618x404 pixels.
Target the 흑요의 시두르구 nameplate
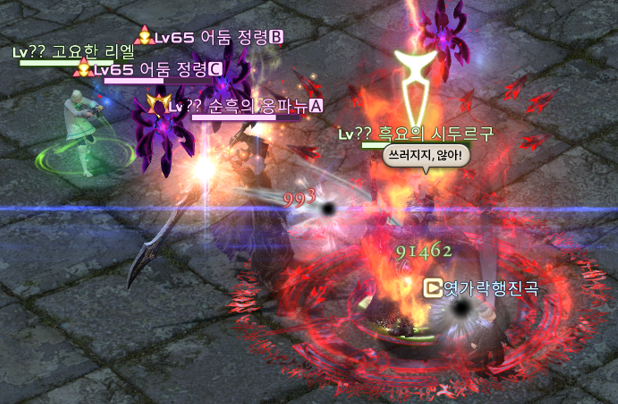click(x=416, y=133)
